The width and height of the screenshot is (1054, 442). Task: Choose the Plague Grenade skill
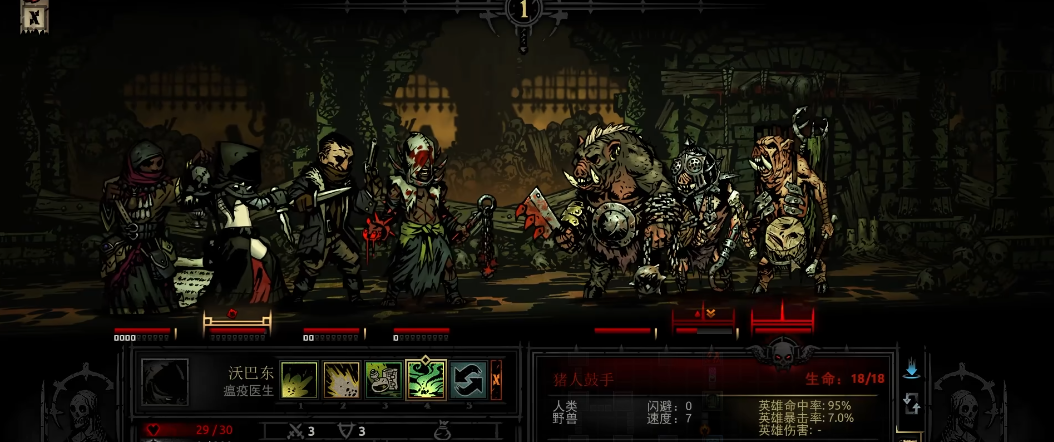[x=341, y=380]
